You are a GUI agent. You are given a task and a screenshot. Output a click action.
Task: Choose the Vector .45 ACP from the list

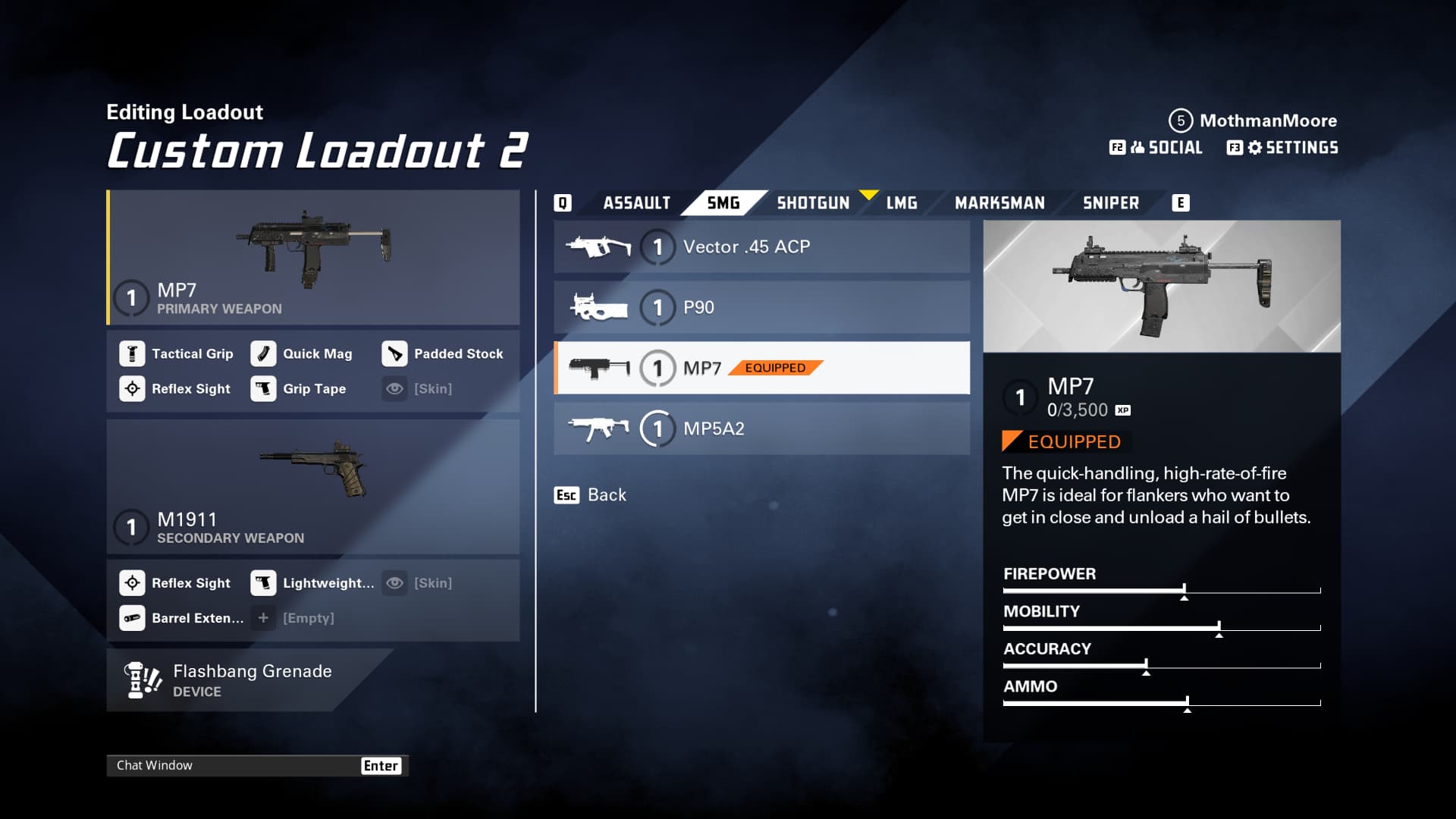(761, 247)
